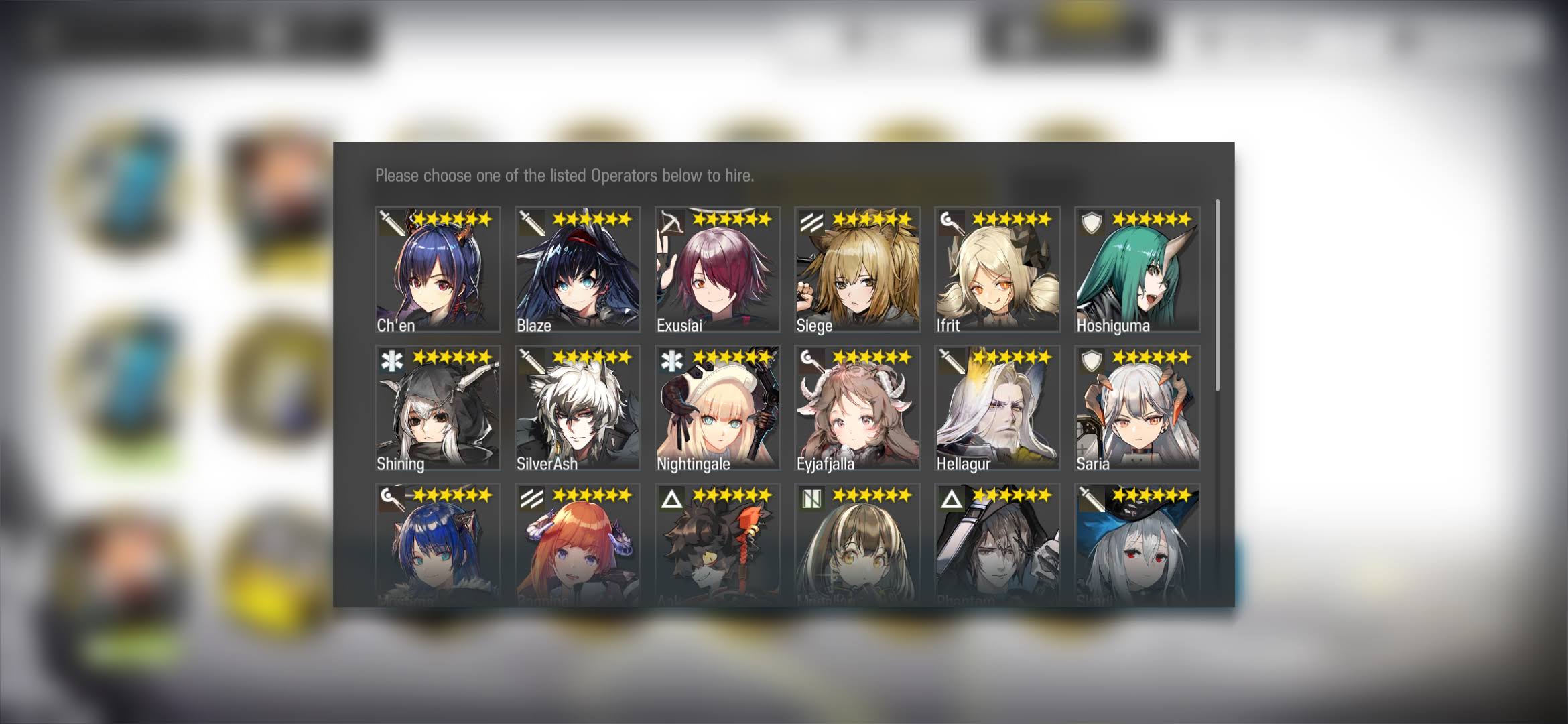Pick the Saria operator card

1137,408
